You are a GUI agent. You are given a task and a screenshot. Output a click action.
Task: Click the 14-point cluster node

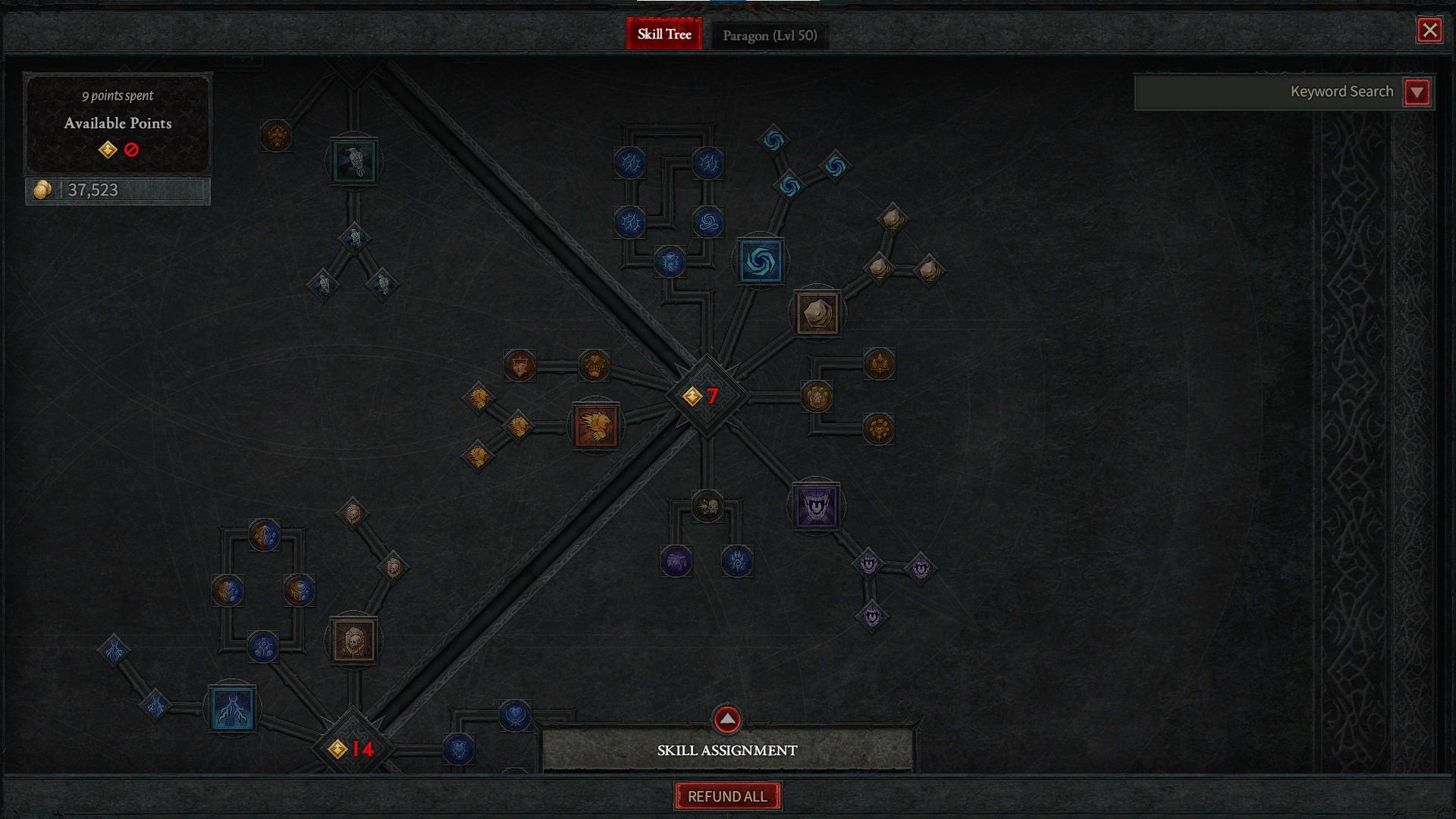pos(353,748)
